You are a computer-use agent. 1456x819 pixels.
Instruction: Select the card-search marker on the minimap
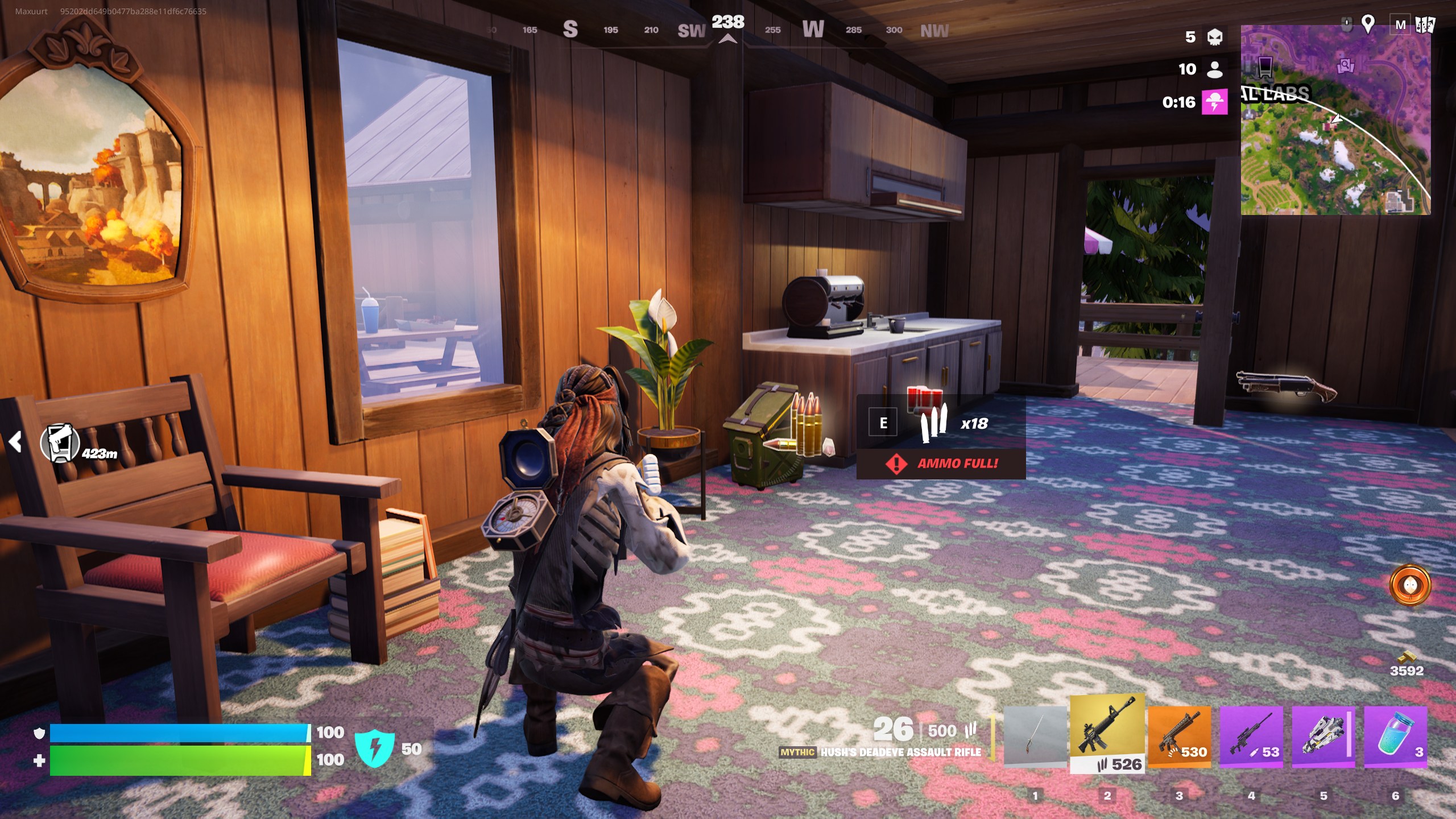[x=1346, y=66]
